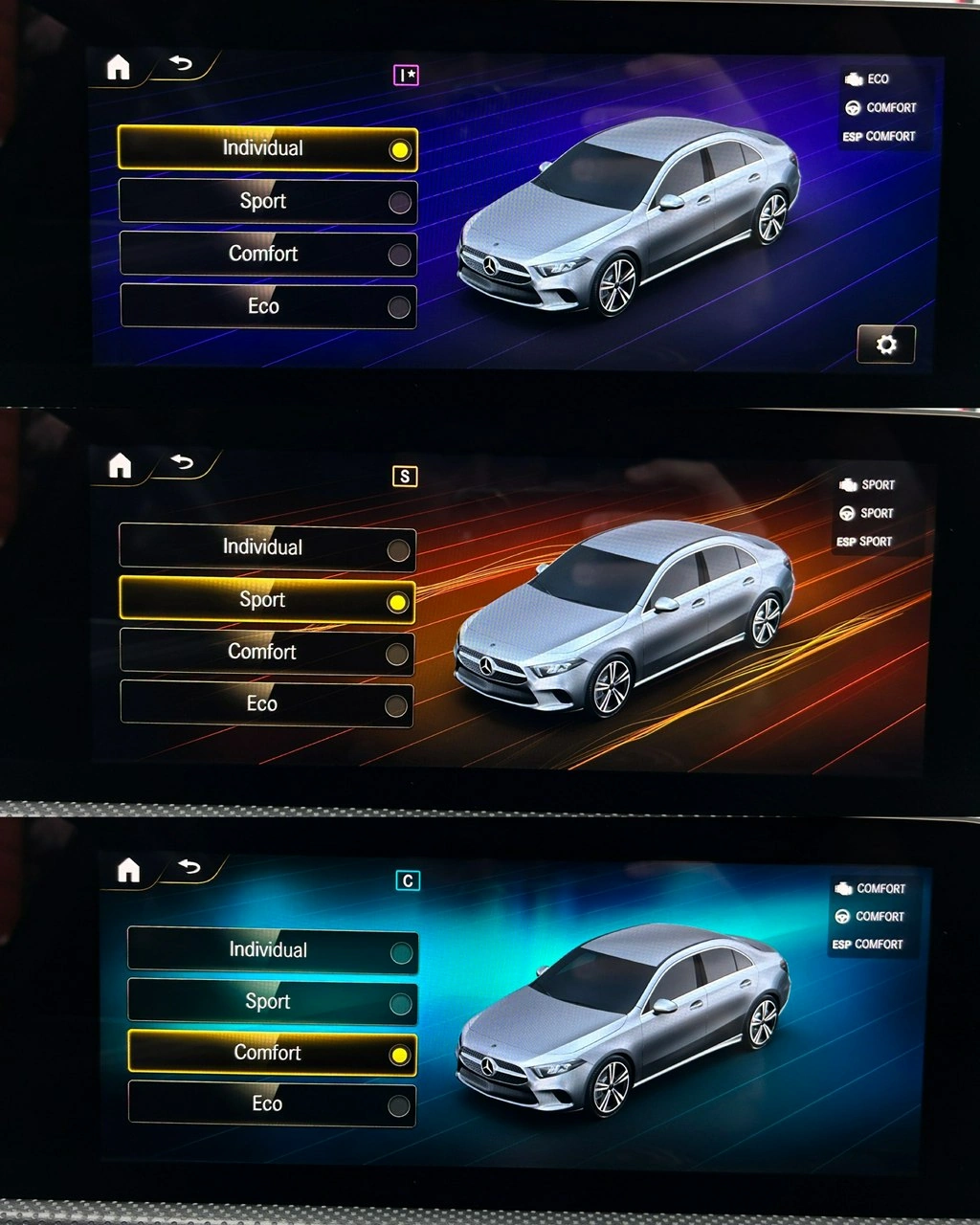980x1225 pixels.
Task: Choose the highlighted yellow Sport mode
Action: click(267, 600)
